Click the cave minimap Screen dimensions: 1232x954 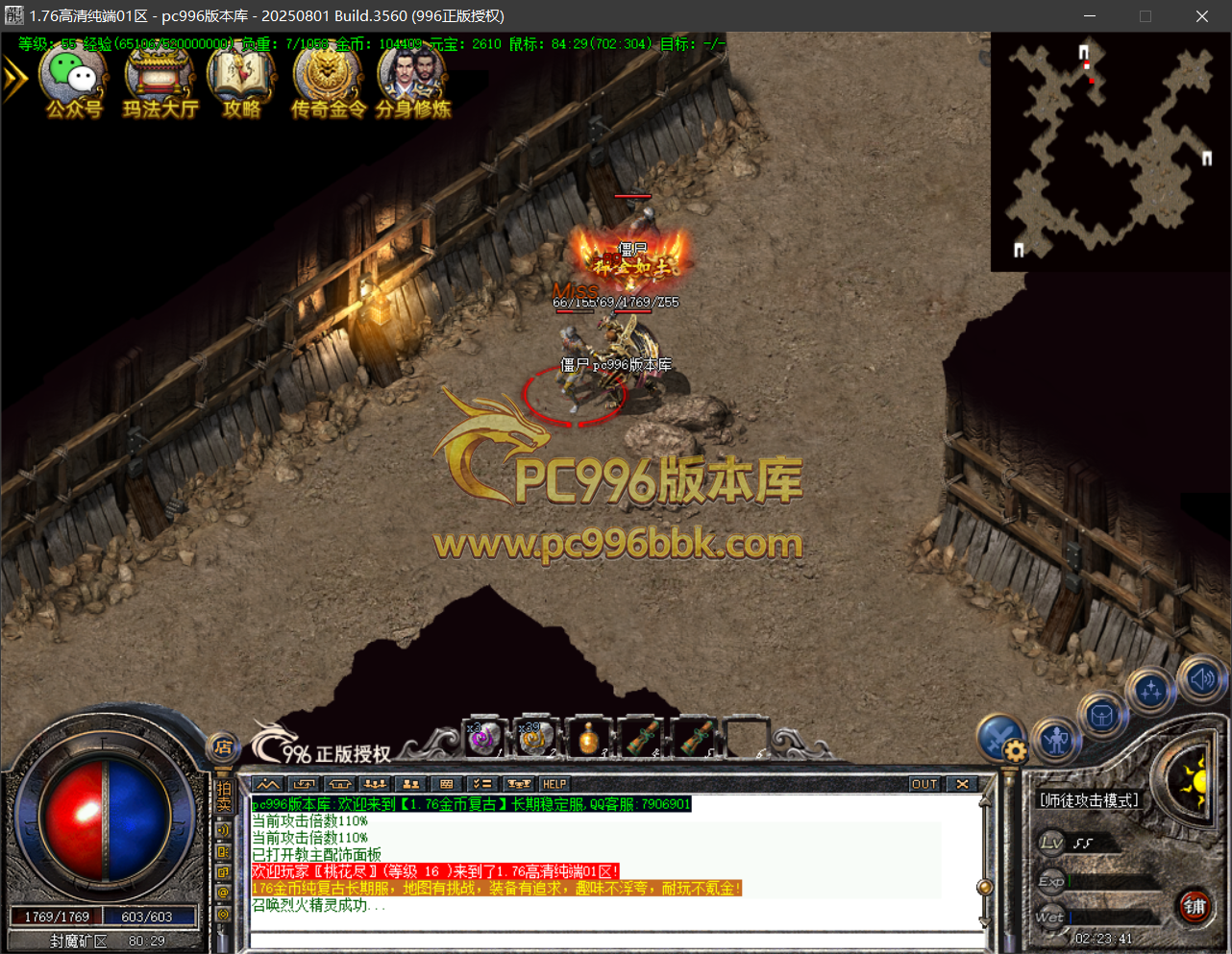point(1110,152)
